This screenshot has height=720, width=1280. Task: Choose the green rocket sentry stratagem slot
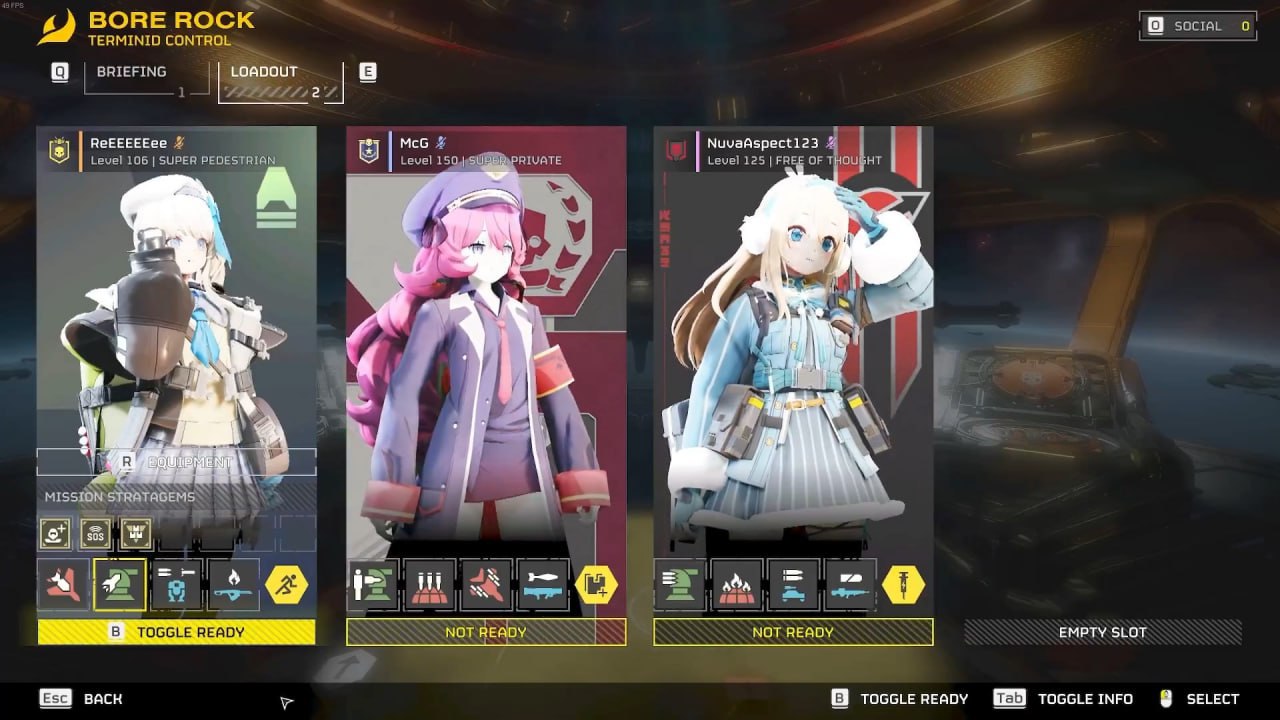pyautogui.click(x=120, y=585)
